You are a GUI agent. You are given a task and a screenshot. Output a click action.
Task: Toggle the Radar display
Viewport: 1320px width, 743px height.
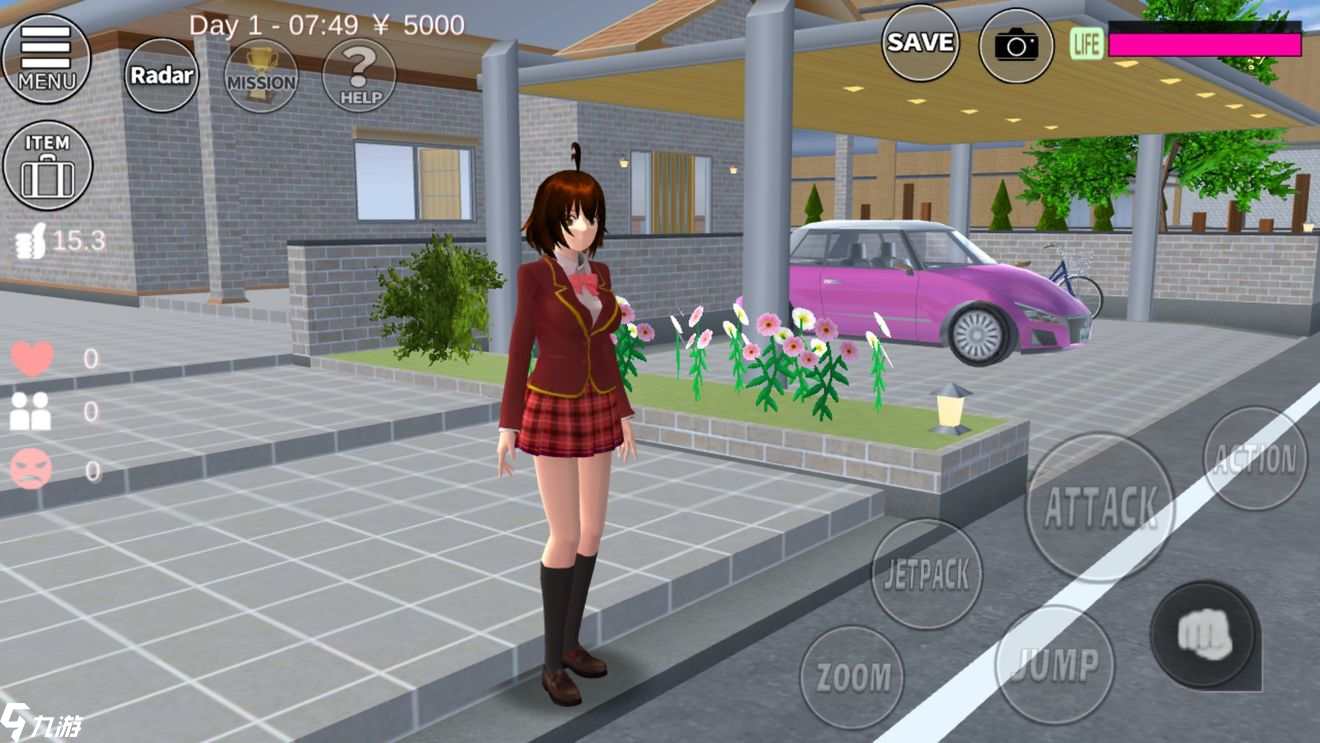click(160, 75)
